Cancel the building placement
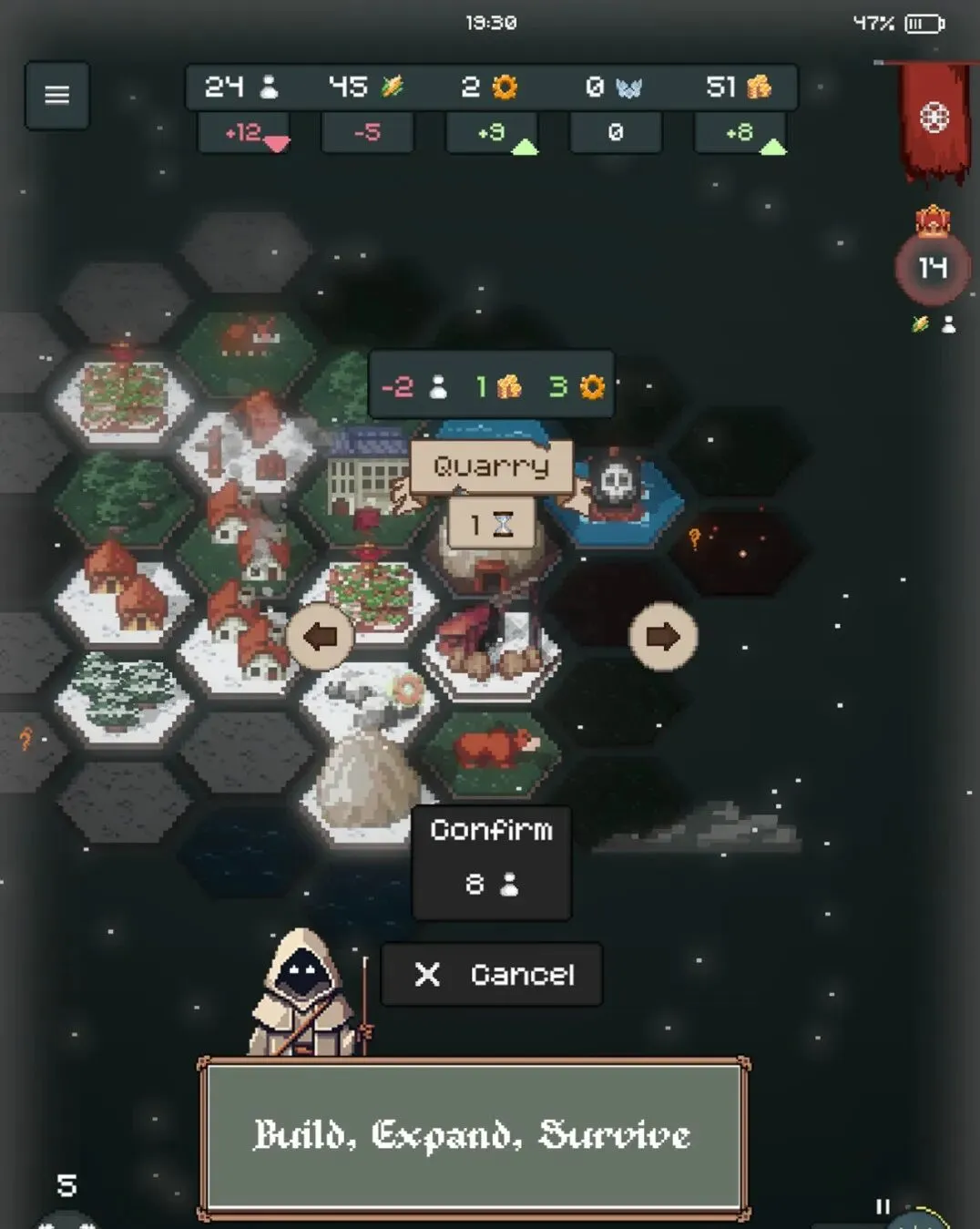The image size is (980, 1229). [x=492, y=974]
